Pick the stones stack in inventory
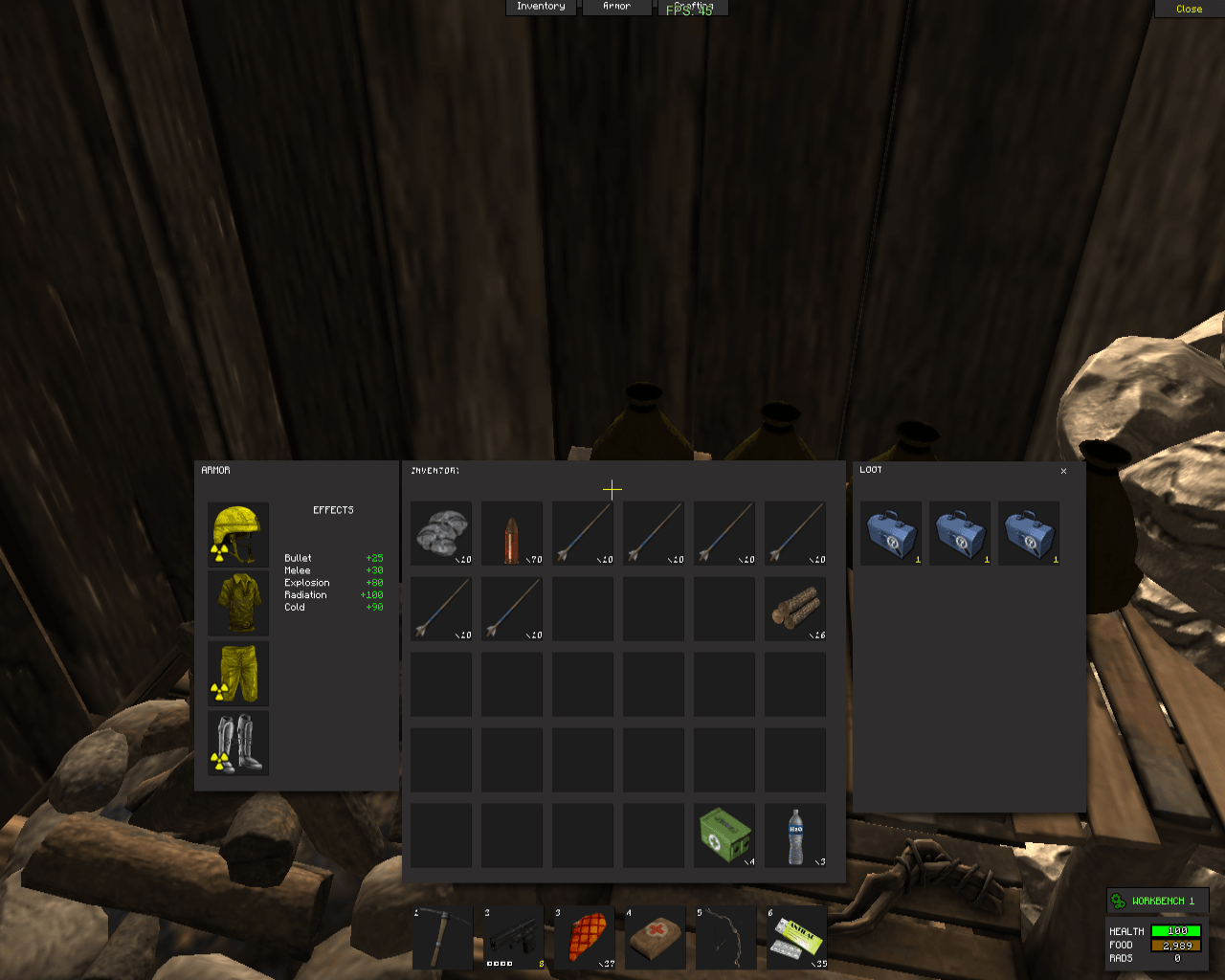 (x=441, y=533)
